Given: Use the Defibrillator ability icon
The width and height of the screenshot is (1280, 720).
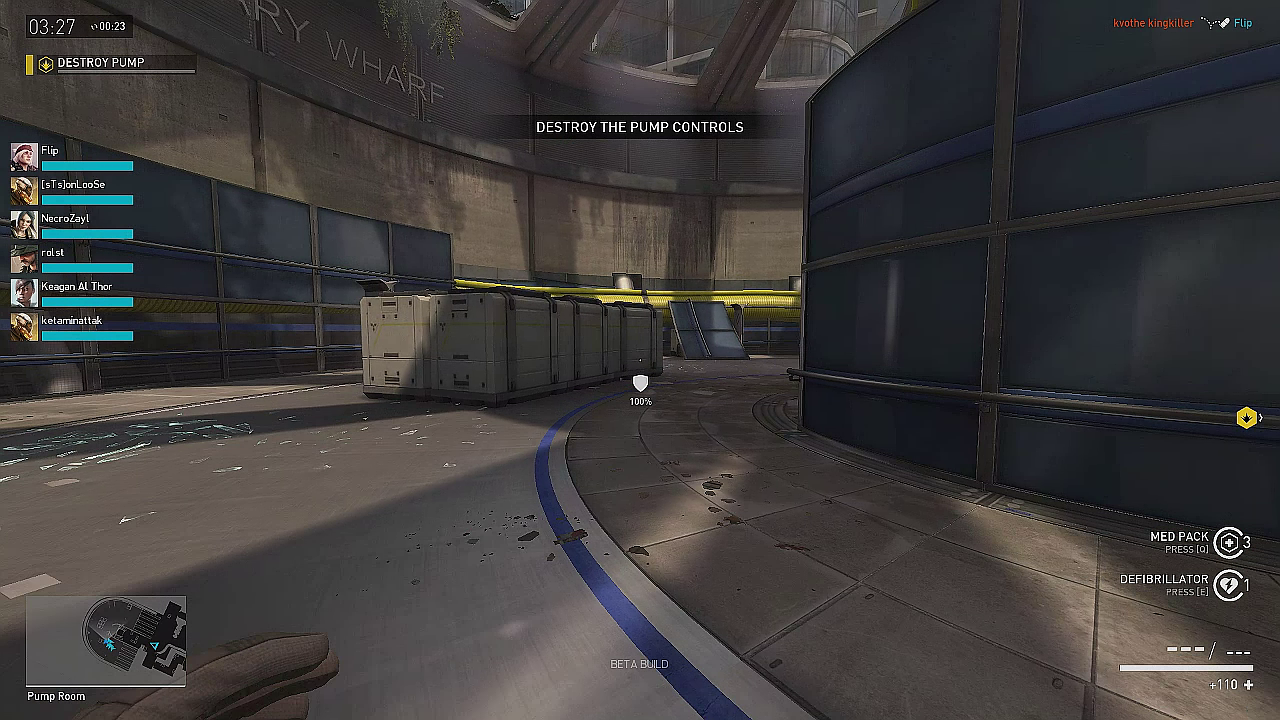Looking at the screenshot, I should coord(1229,584).
